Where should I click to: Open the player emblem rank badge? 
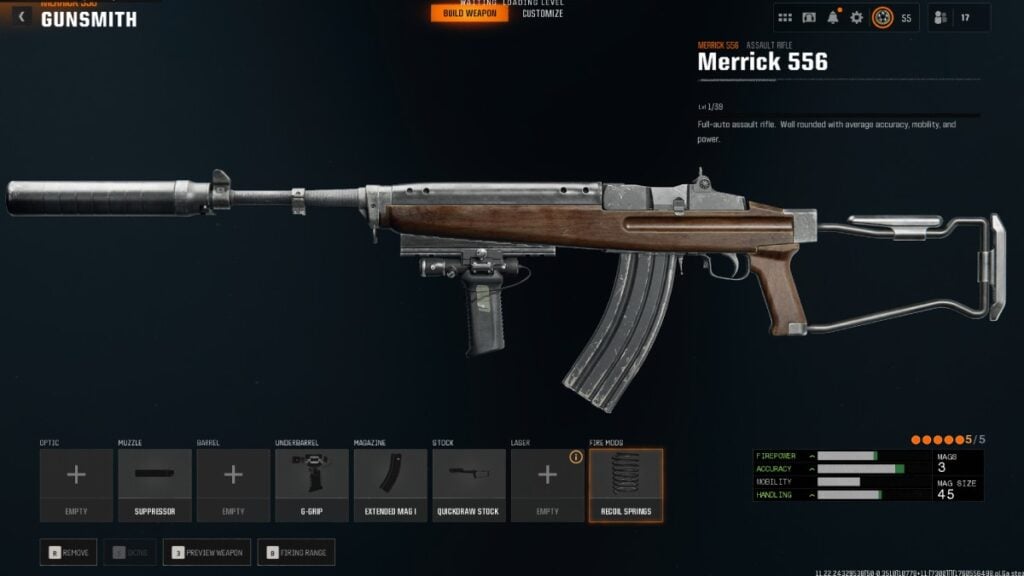point(882,18)
